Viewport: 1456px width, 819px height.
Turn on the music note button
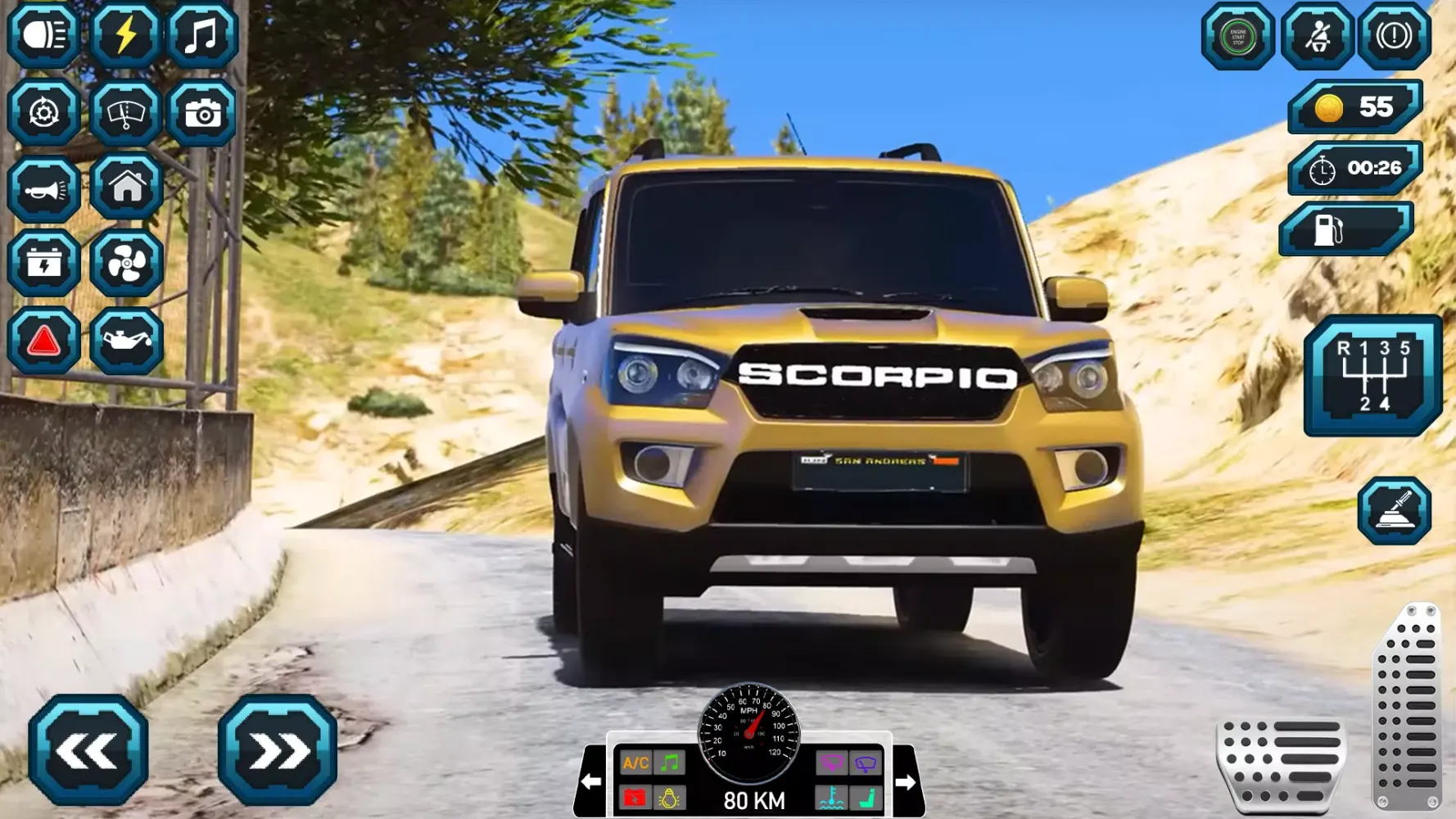point(202,35)
